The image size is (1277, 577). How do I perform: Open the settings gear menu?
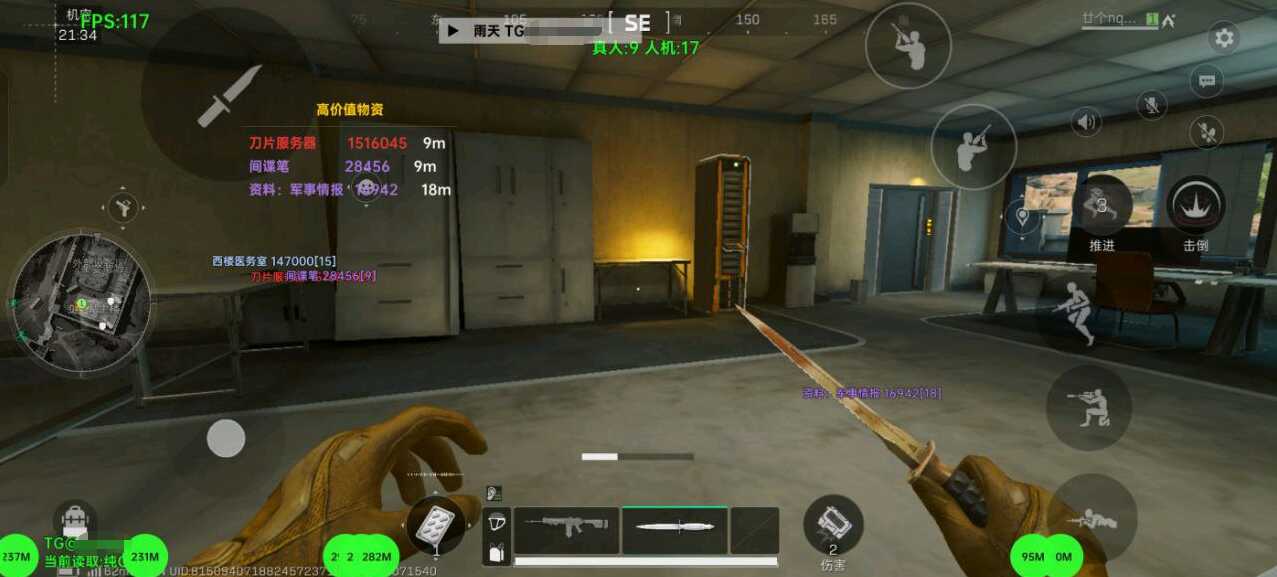click(1224, 38)
